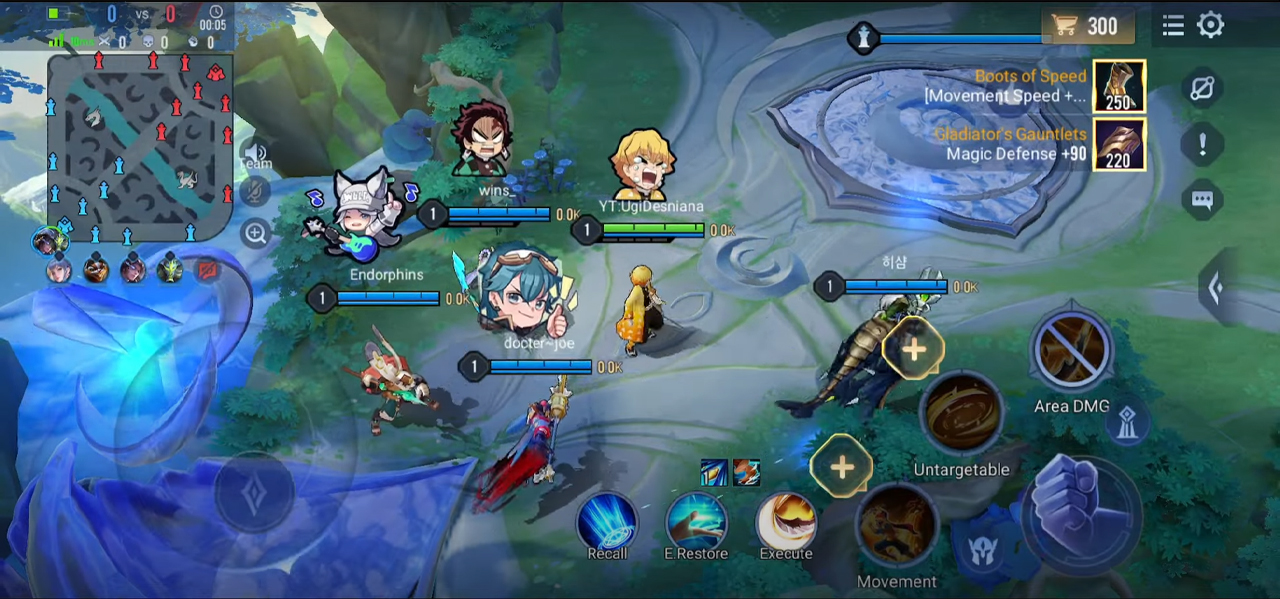Cast the Untargetable skill

click(961, 414)
